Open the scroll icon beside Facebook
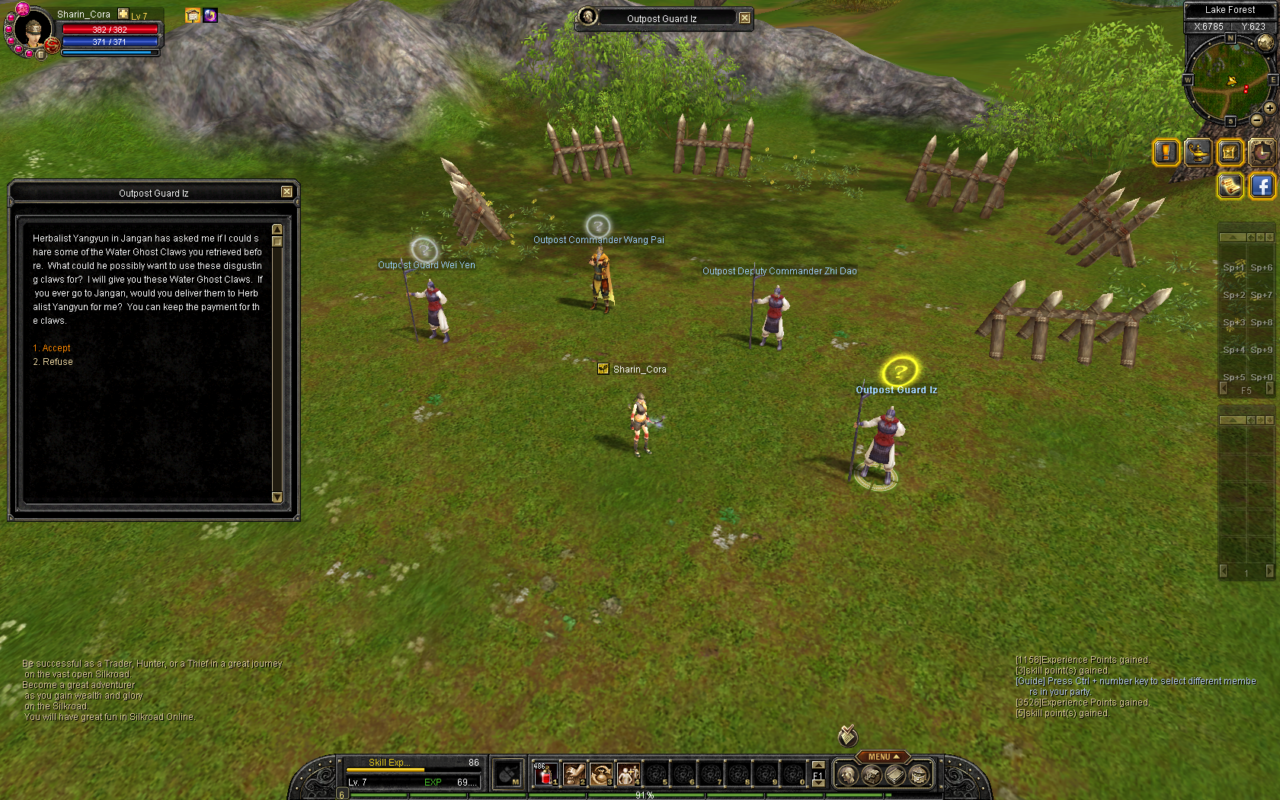Image resolution: width=1280 pixels, height=800 pixels. point(1230,185)
